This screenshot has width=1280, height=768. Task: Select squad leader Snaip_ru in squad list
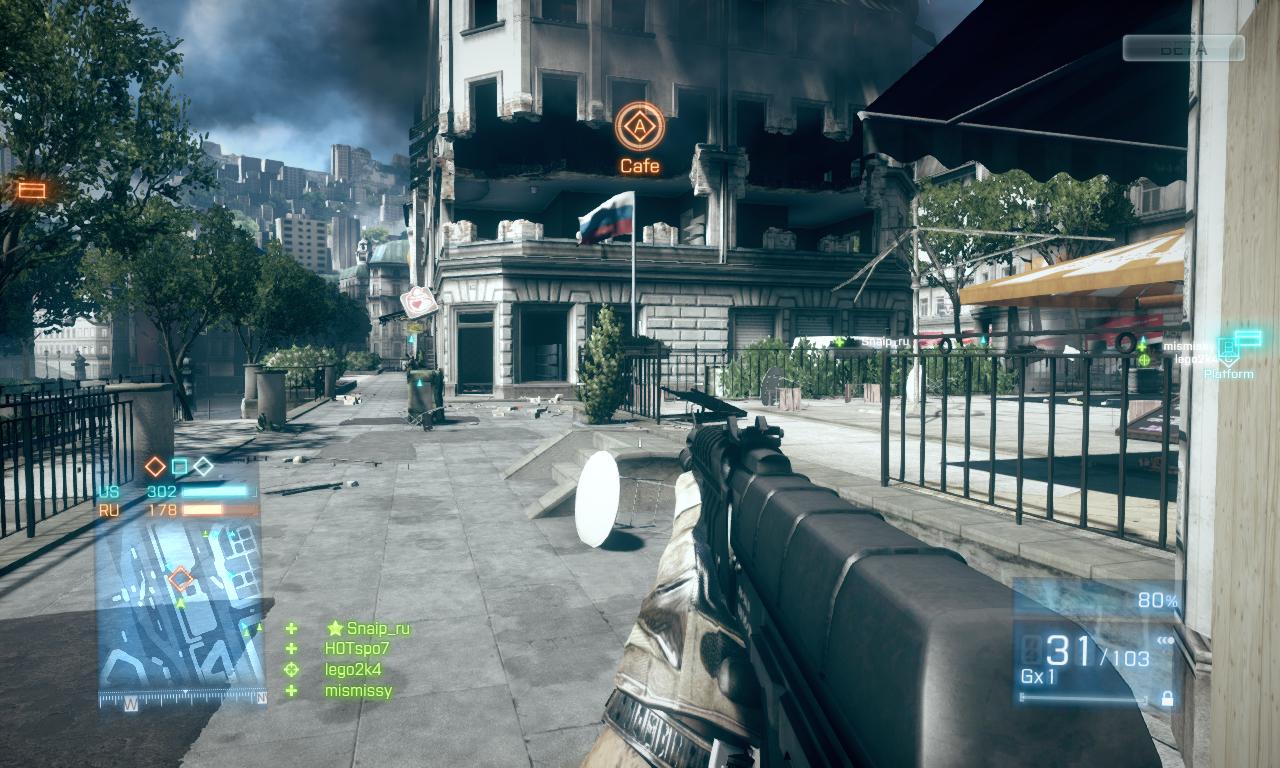click(x=377, y=629)
